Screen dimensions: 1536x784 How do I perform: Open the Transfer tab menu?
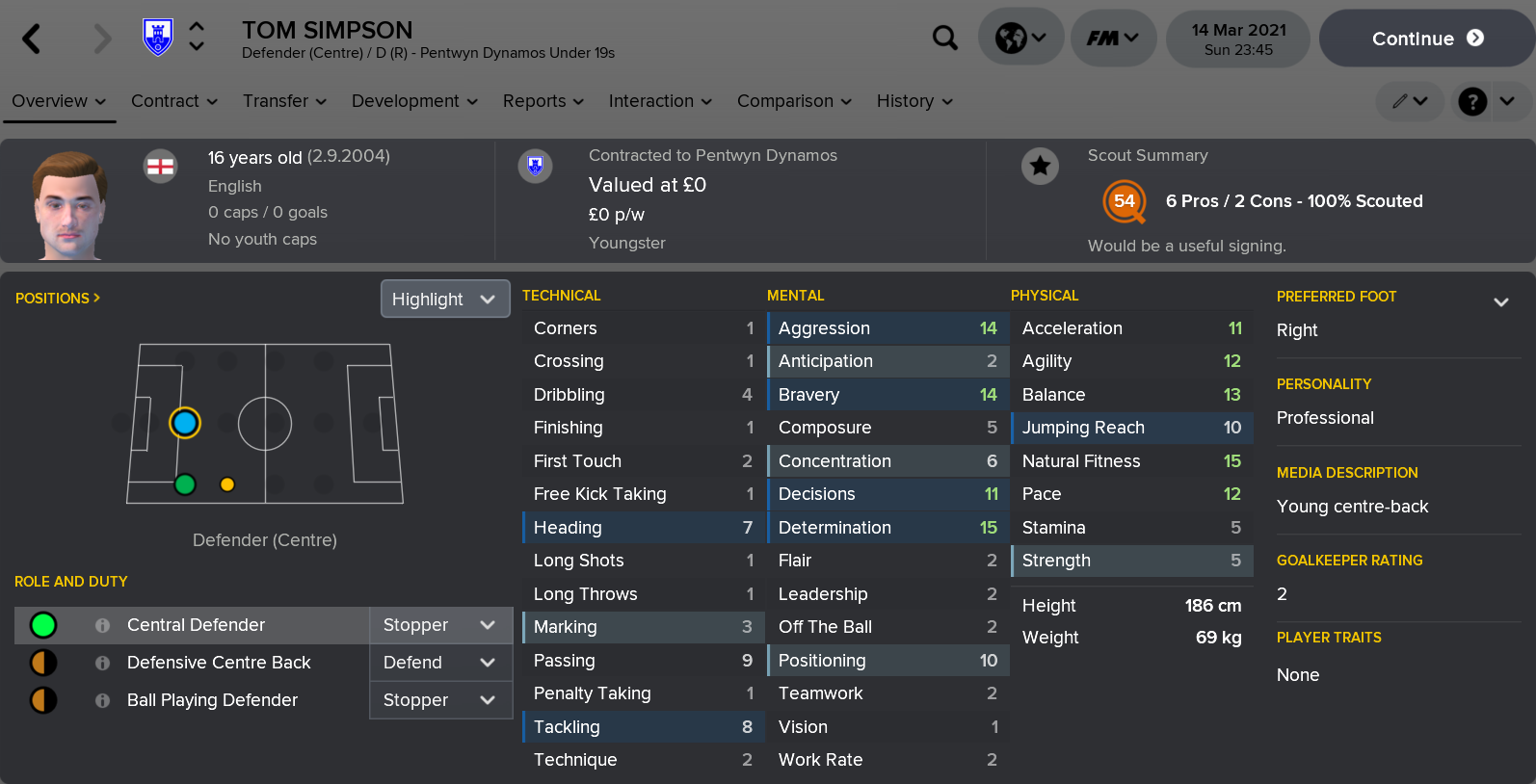tap(284, 101)
